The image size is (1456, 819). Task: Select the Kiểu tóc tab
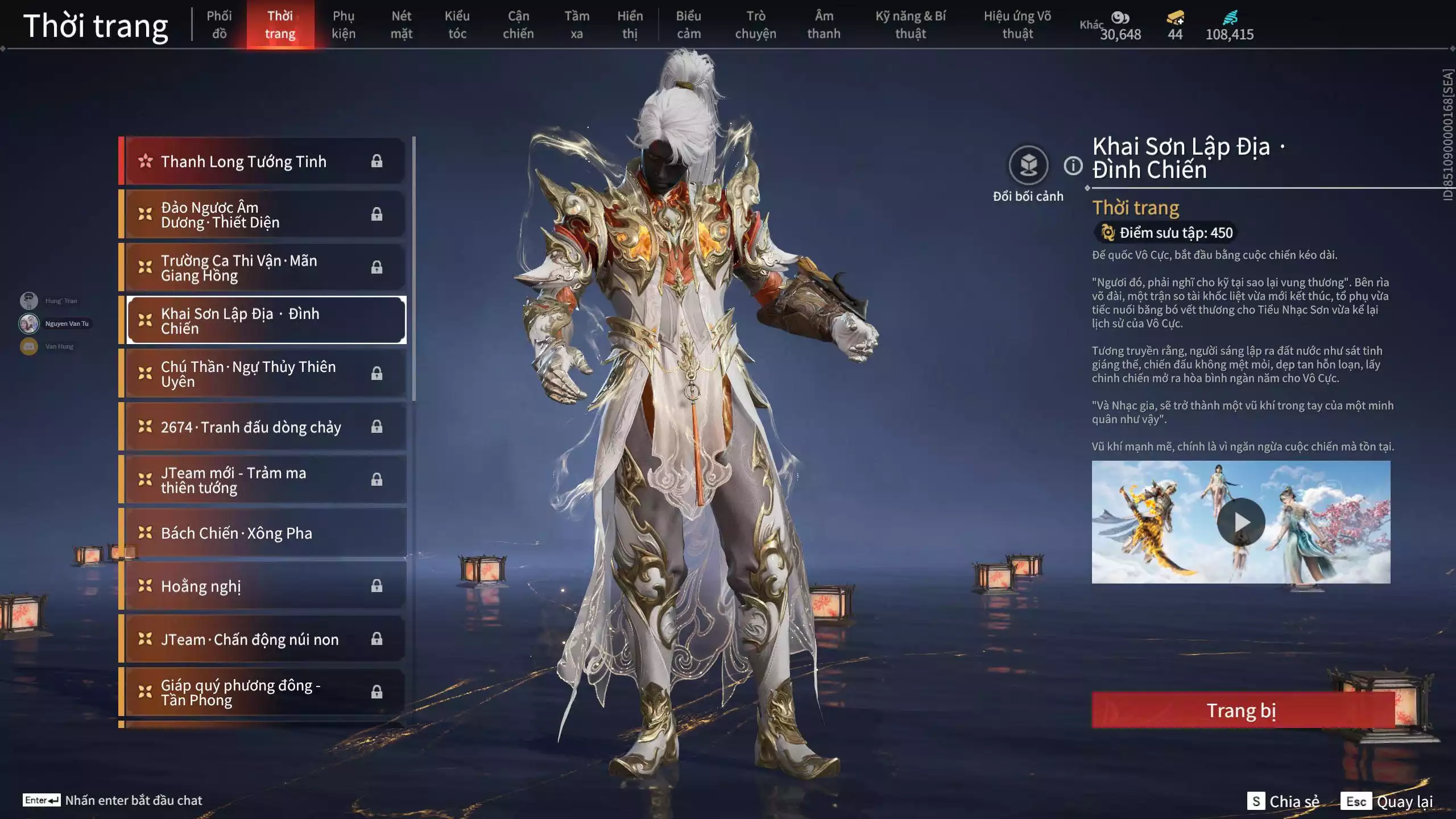click(x=457, y=24)
